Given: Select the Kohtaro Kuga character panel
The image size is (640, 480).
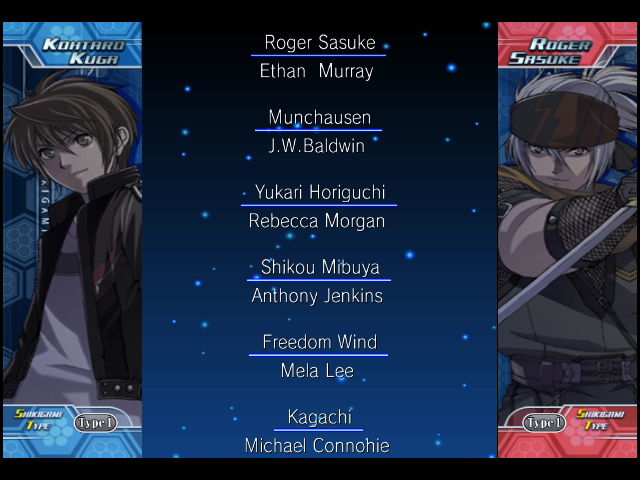Looking at the screenshot, I should click(x=72, y=240).
